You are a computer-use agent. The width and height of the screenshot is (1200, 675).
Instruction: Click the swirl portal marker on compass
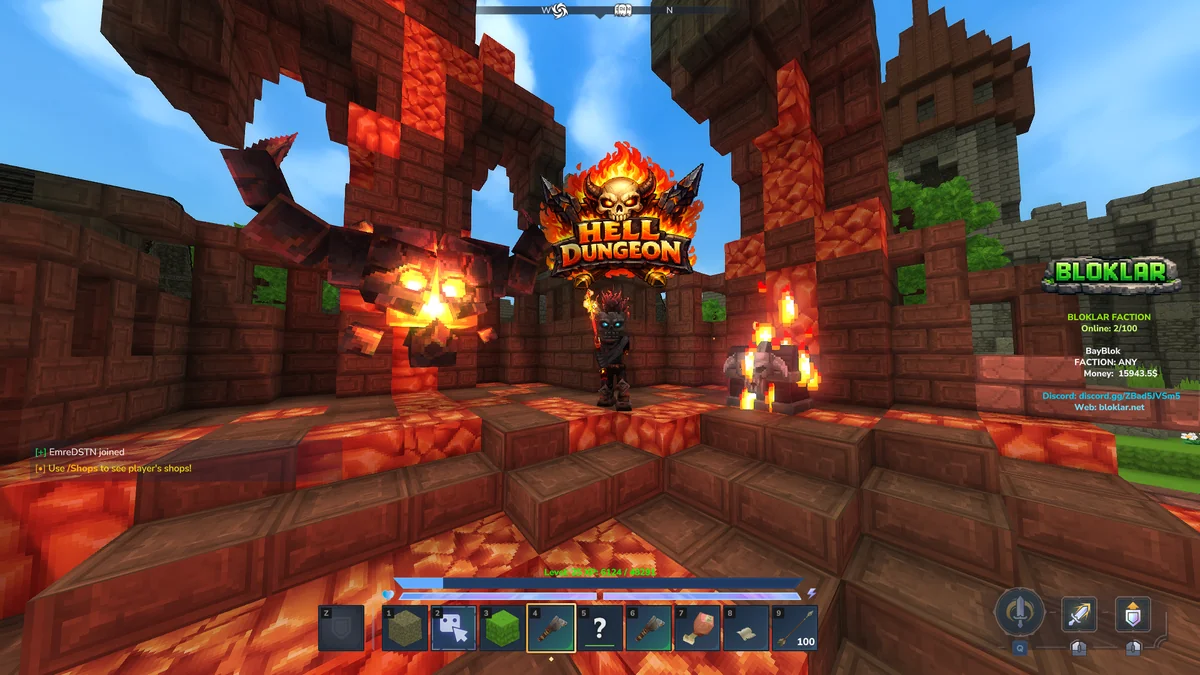click(x=560, y=10)
